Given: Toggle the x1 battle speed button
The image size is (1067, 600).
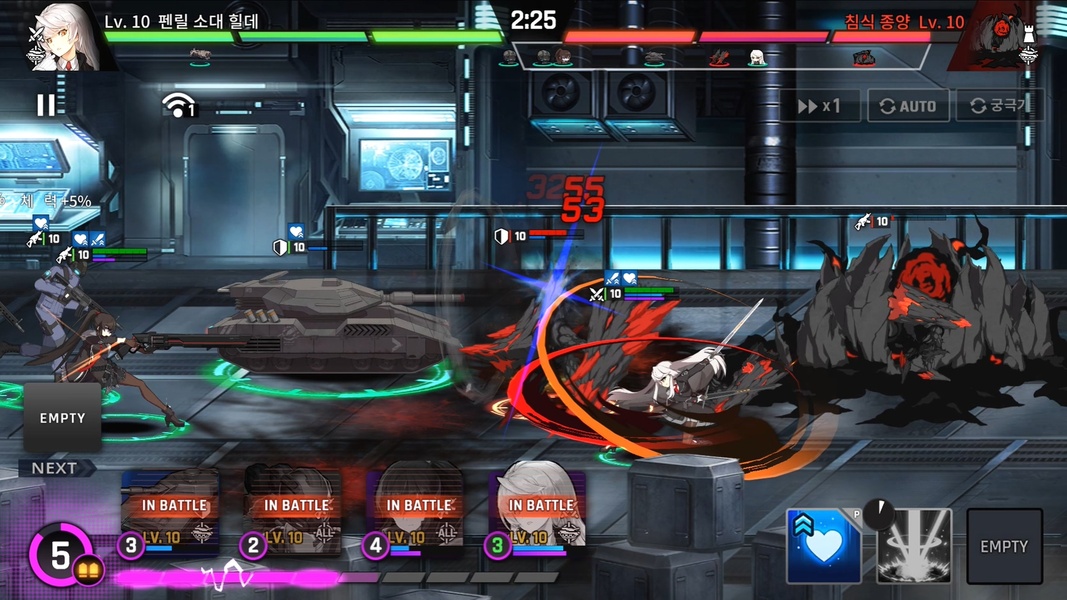Looking at the screenshot, I should coord(819,106).
